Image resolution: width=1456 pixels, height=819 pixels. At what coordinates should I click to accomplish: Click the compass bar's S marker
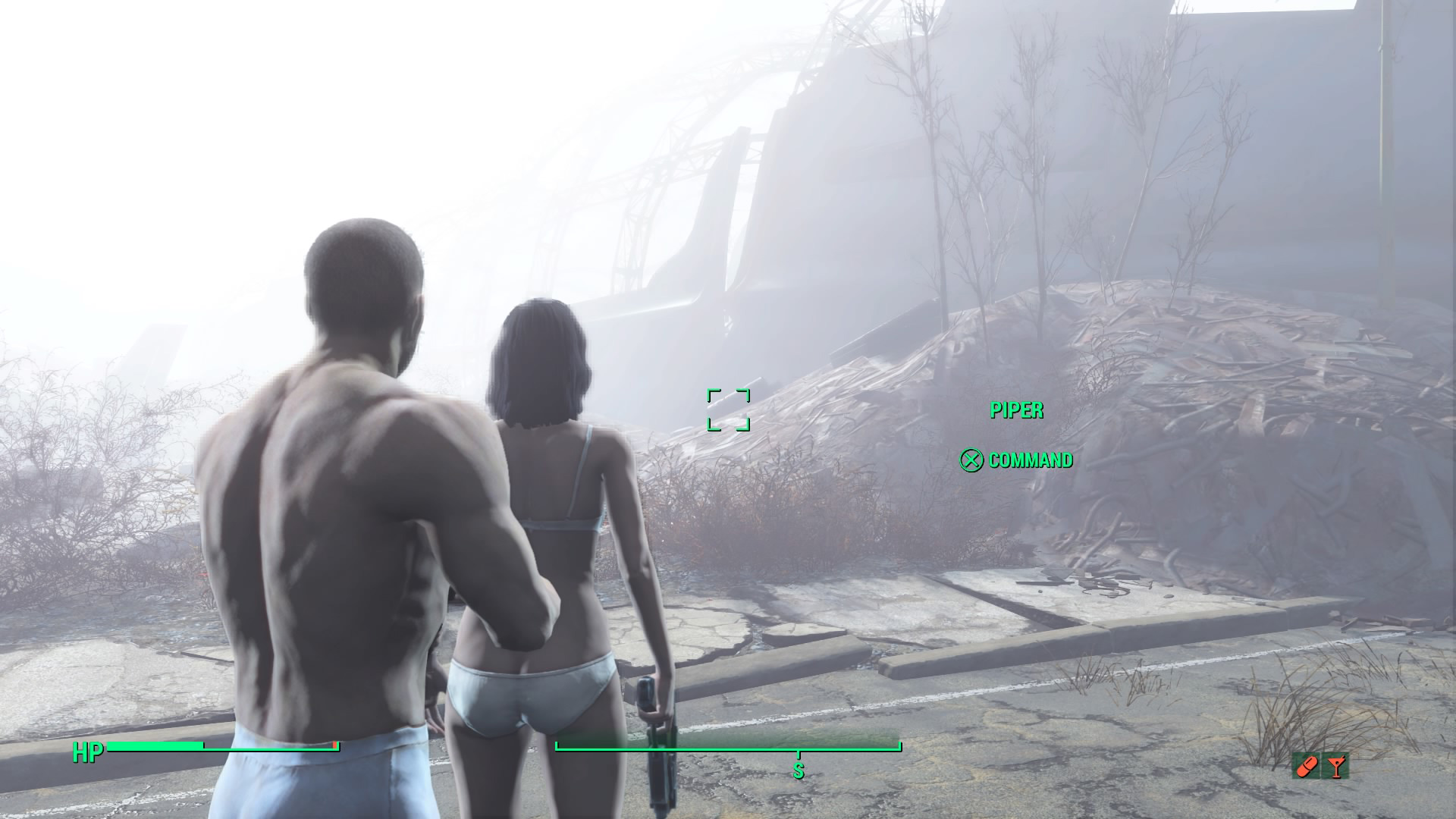[x=798, y=770]
